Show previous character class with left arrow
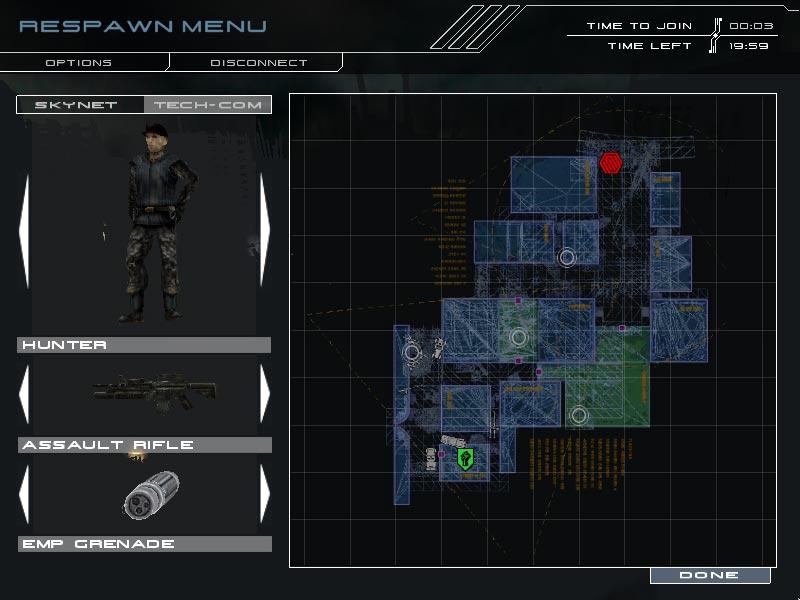The width and height of the screenshot is (800, 600). (25, 231)
